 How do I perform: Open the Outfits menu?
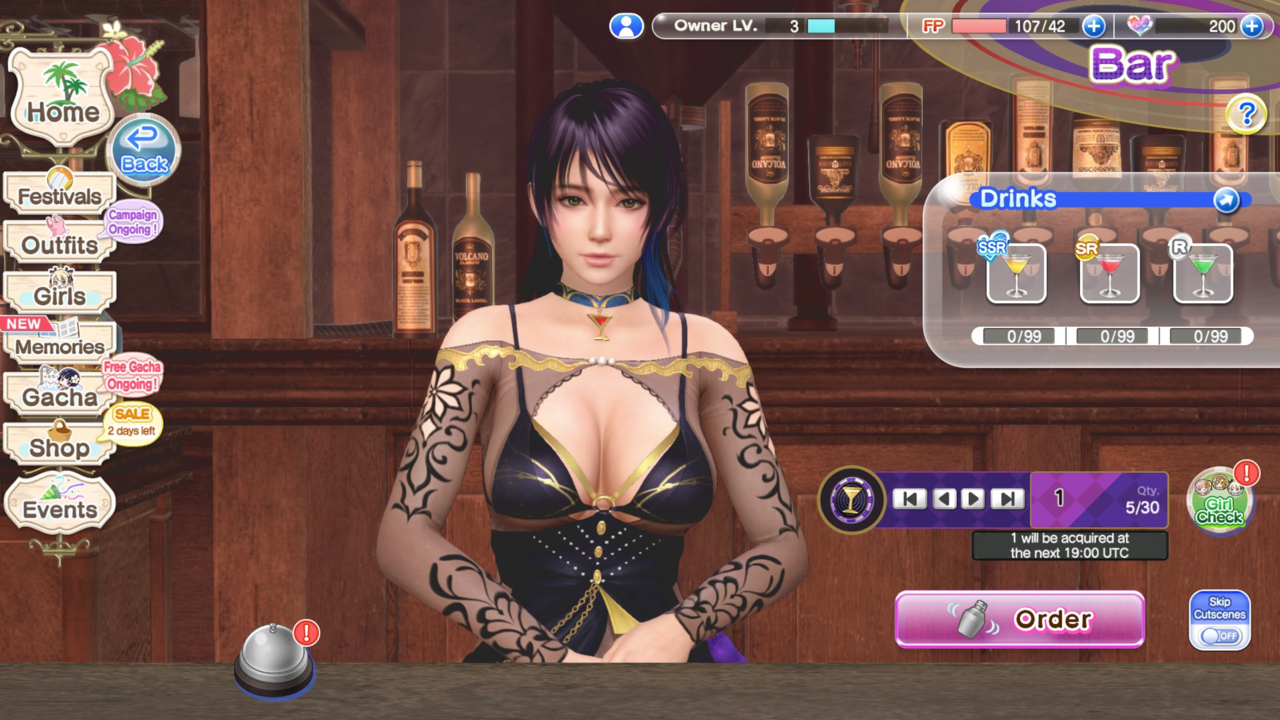pyautogui.click(x=59, y=245)
